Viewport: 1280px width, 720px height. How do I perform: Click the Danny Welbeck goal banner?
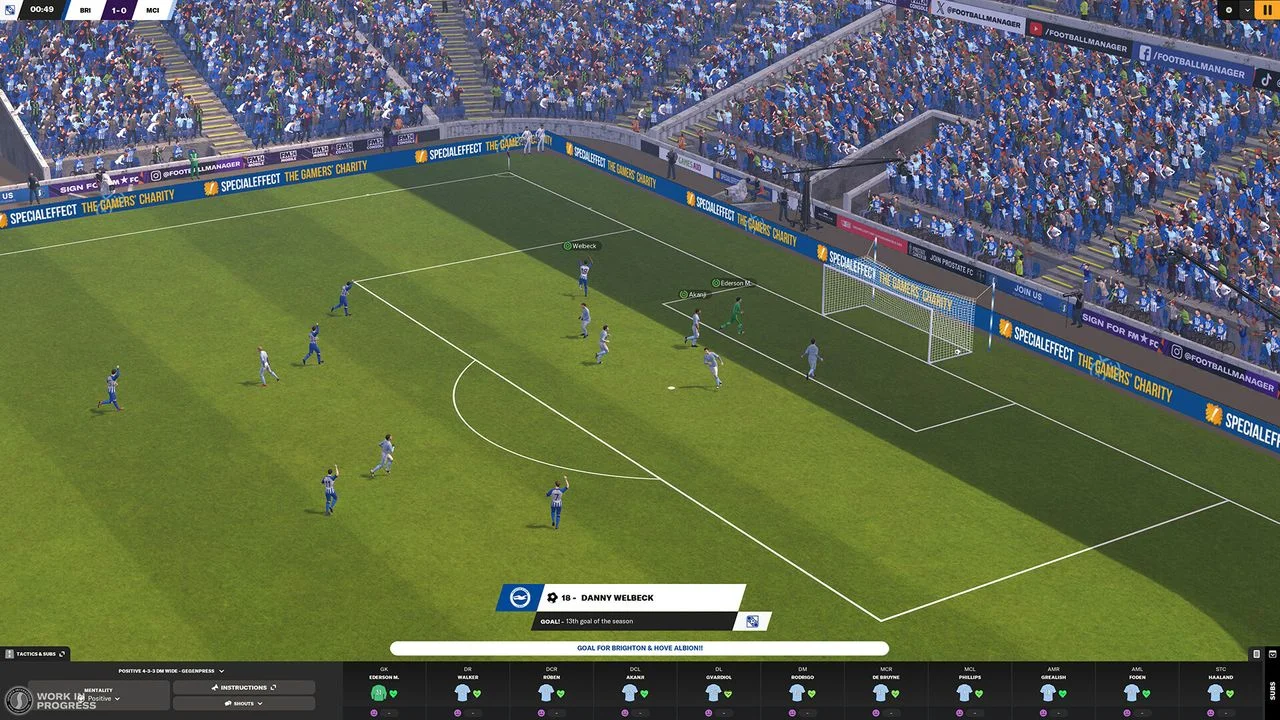610,597
